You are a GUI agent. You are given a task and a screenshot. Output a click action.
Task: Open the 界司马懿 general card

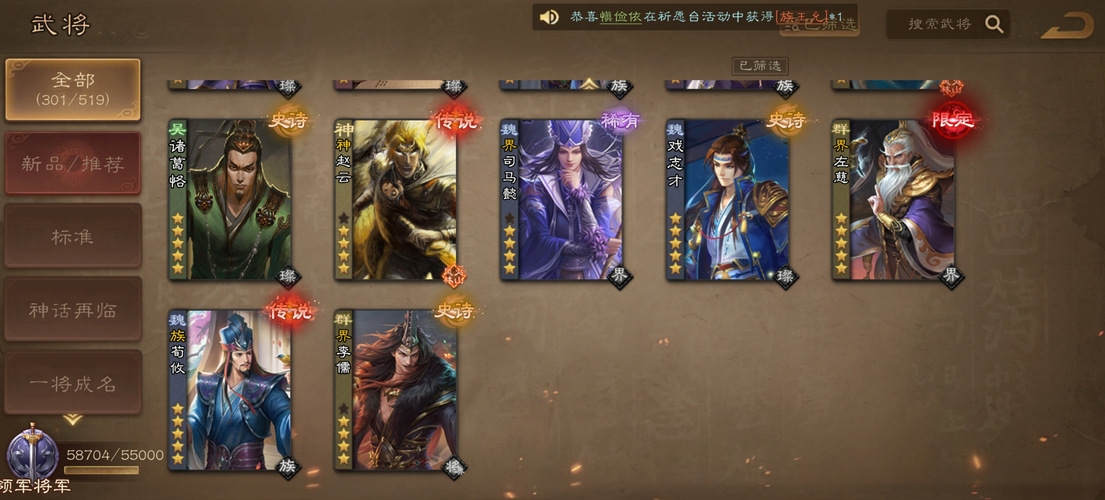563,200
